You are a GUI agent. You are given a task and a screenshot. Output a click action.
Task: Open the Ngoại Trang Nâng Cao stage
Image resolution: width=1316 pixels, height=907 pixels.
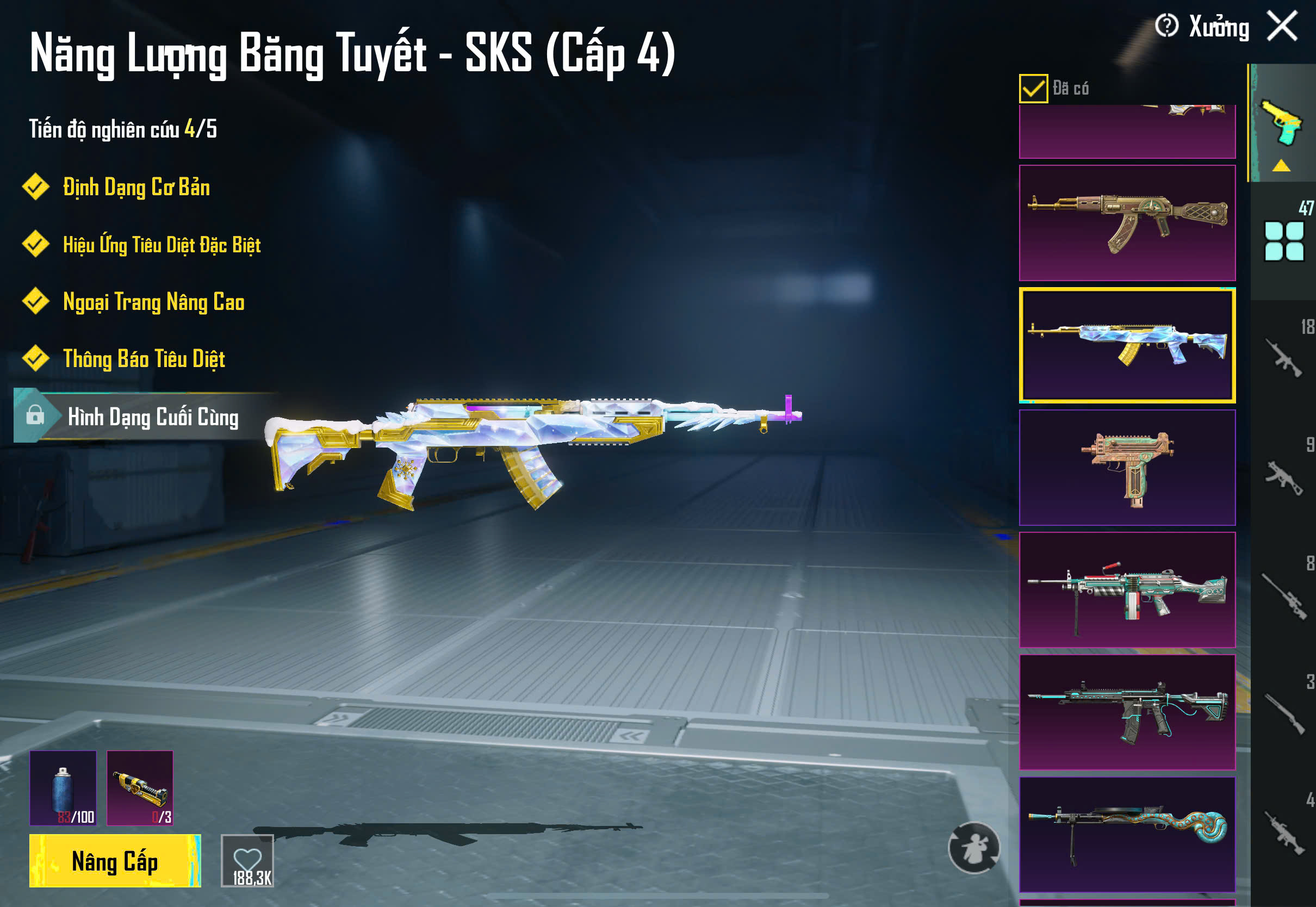[153, 302]
